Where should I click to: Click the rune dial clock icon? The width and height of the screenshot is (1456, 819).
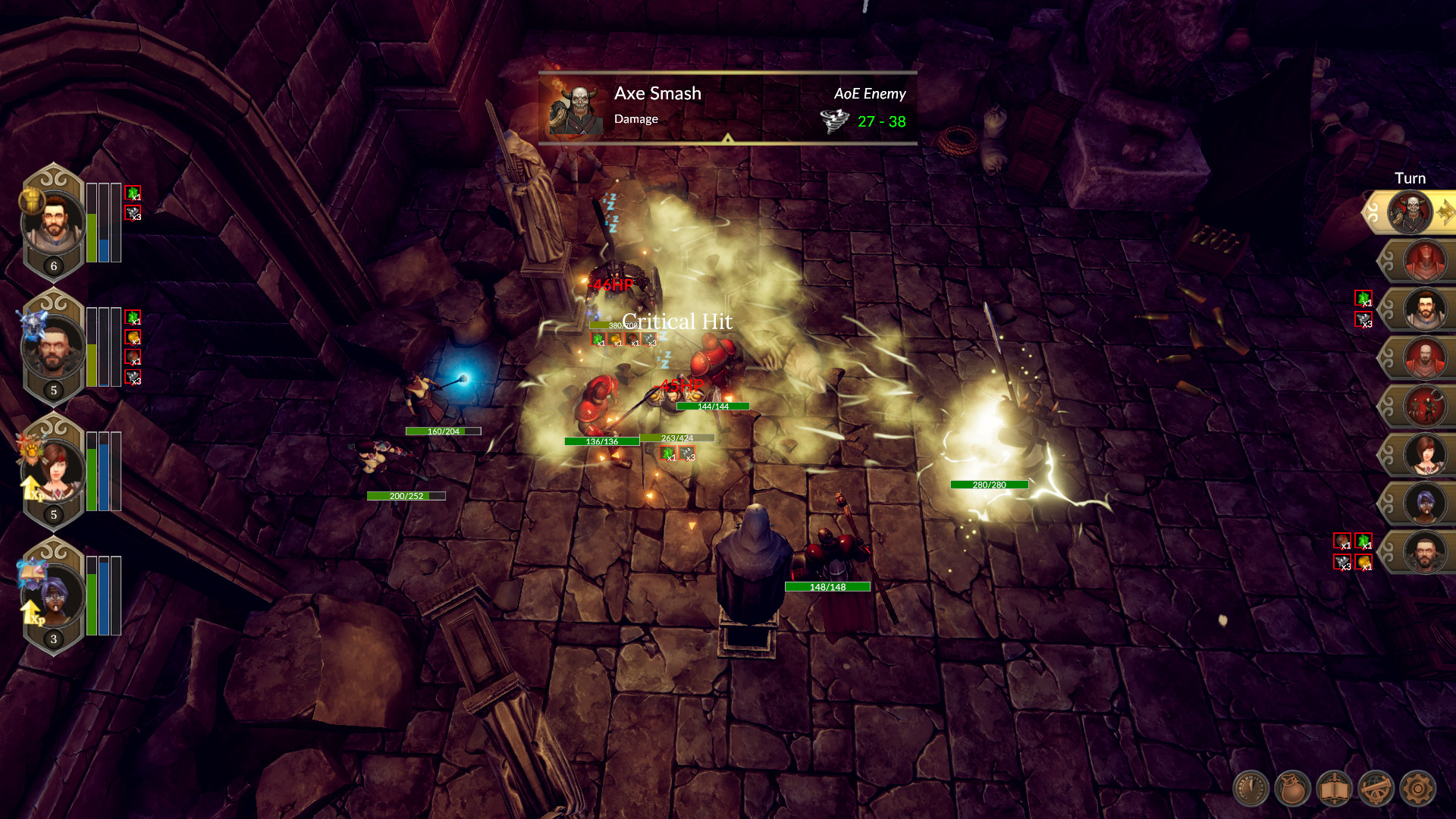point(1250,789)
